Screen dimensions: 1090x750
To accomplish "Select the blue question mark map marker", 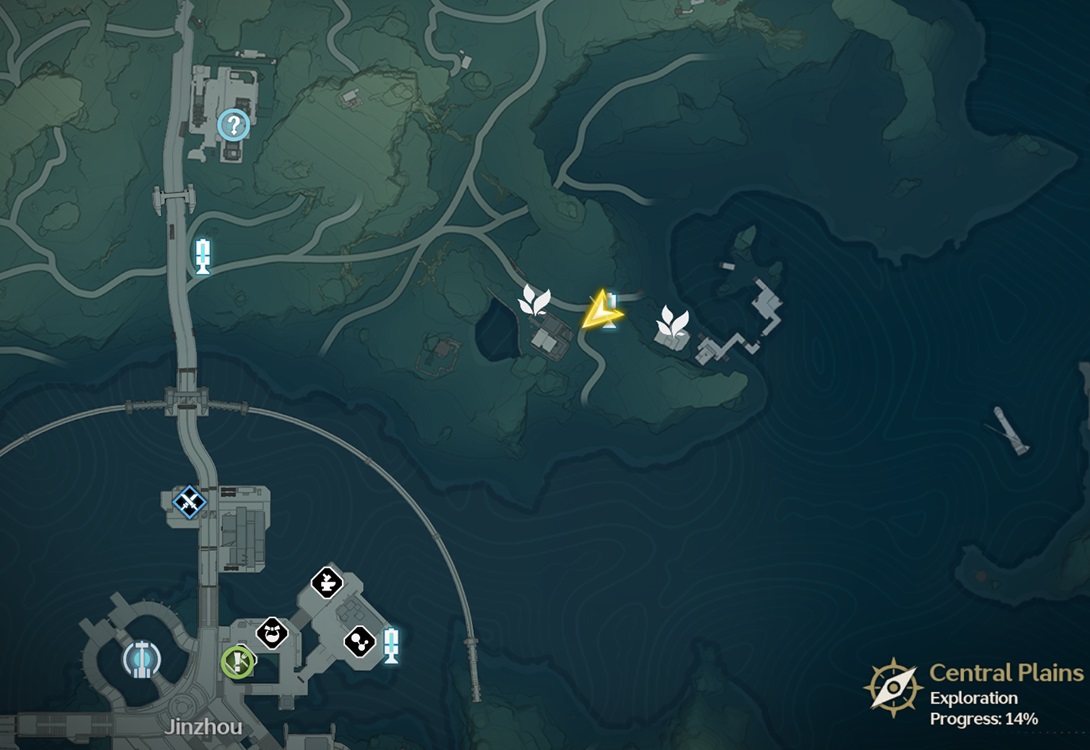I will click(233, 125).
